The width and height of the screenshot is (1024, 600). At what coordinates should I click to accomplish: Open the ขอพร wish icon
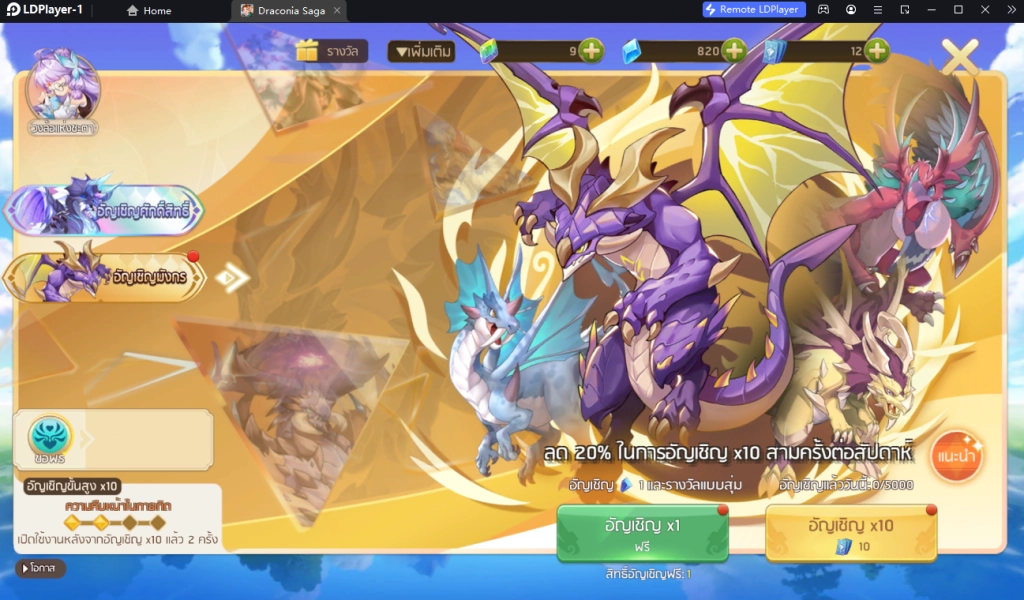(x=50, y=438)
